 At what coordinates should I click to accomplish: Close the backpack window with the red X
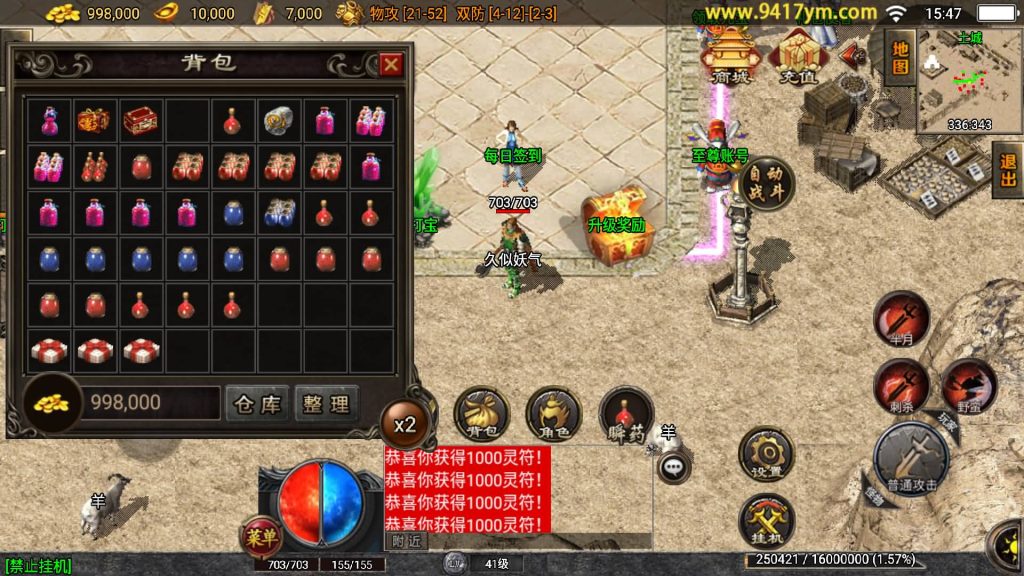tap(391, 65)
